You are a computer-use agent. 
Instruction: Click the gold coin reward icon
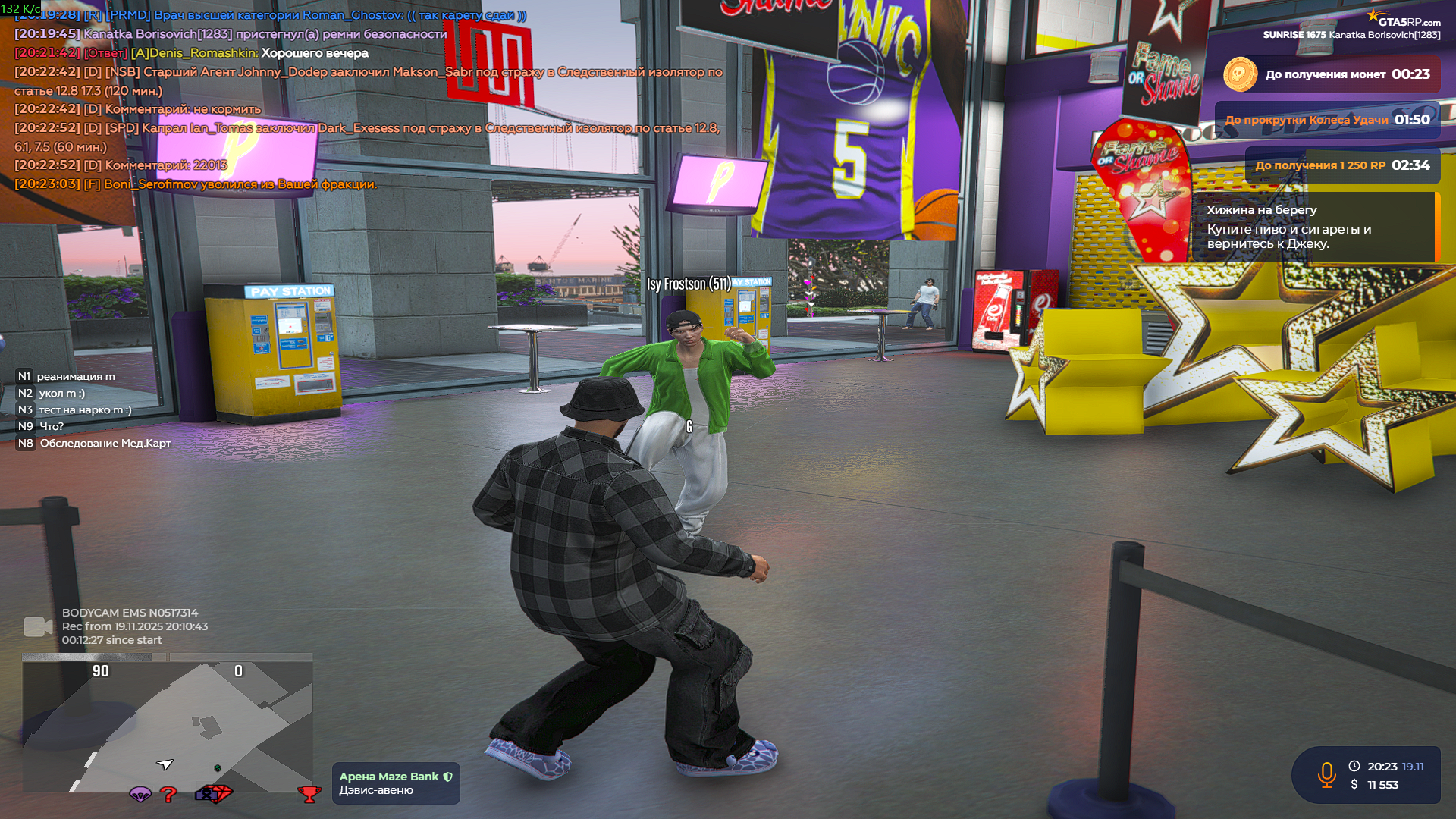(x=1241, y=74)
